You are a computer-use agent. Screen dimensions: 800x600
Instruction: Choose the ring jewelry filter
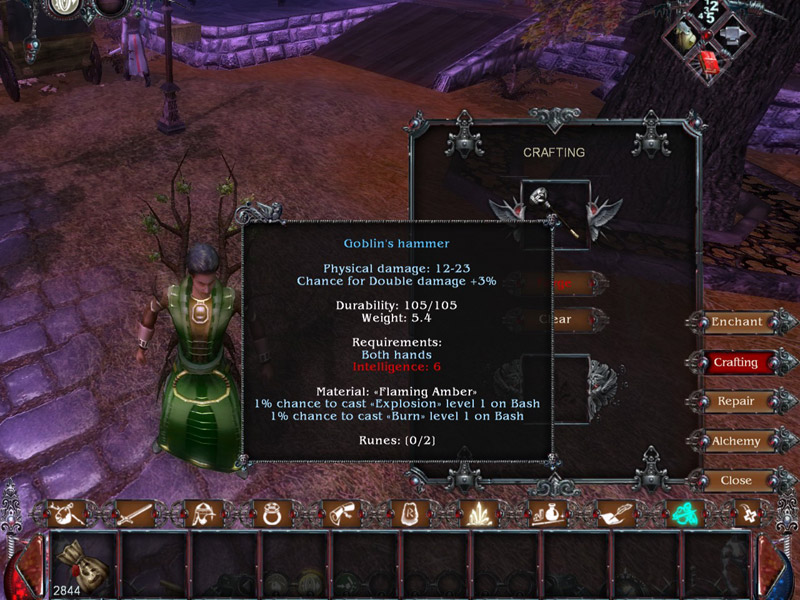coord(272,515)
